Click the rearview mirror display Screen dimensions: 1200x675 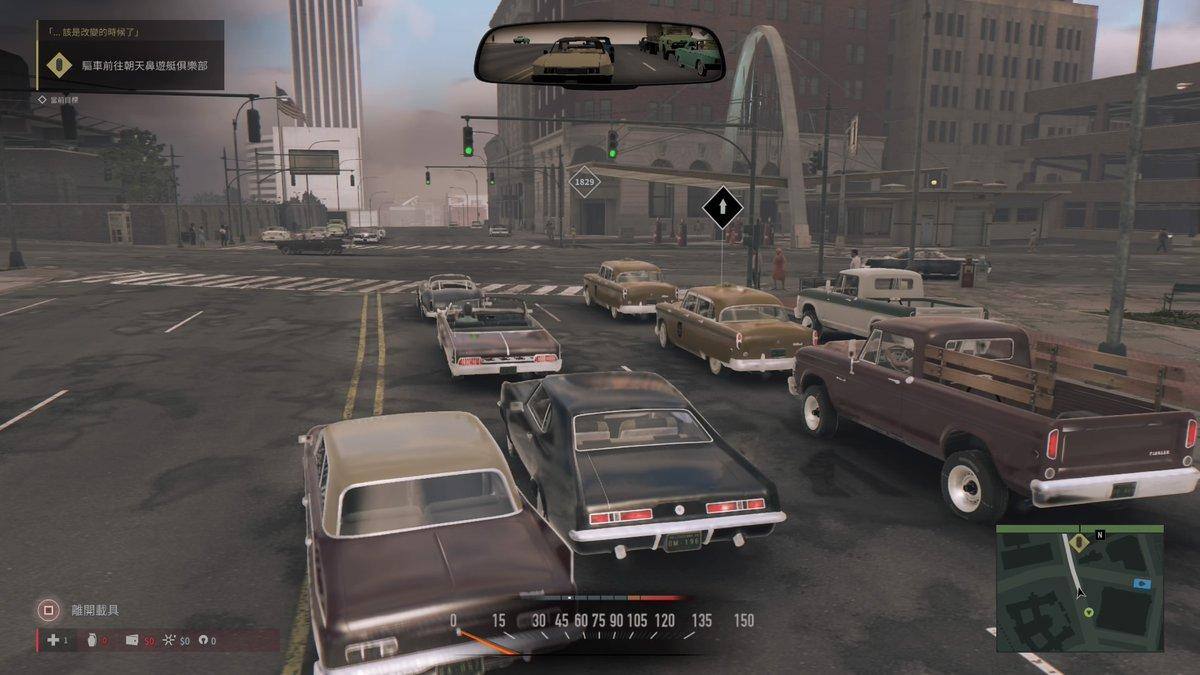tap(599, 54)
